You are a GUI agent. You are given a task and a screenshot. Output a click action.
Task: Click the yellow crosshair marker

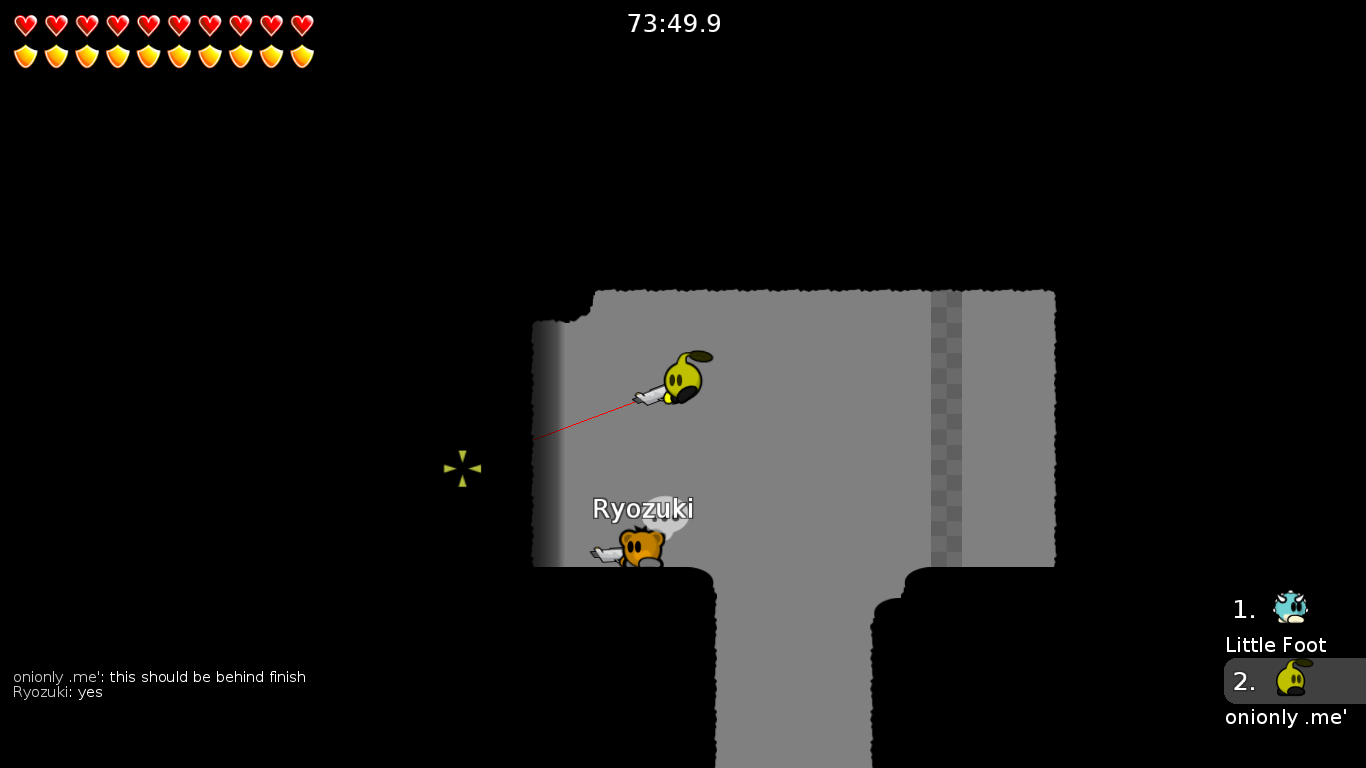point(461,468)
